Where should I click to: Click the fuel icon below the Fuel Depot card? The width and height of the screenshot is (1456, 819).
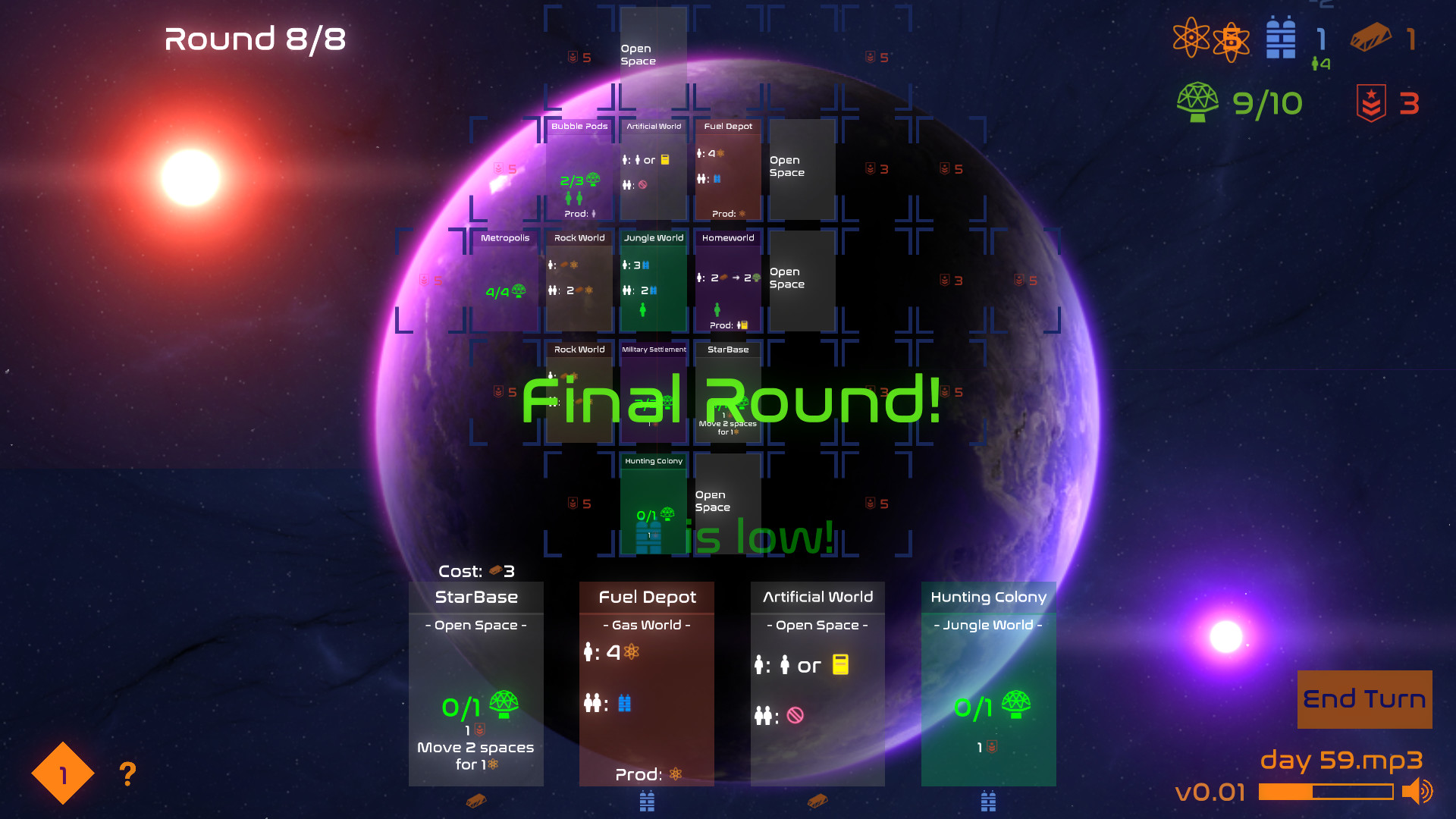point(646,802)
